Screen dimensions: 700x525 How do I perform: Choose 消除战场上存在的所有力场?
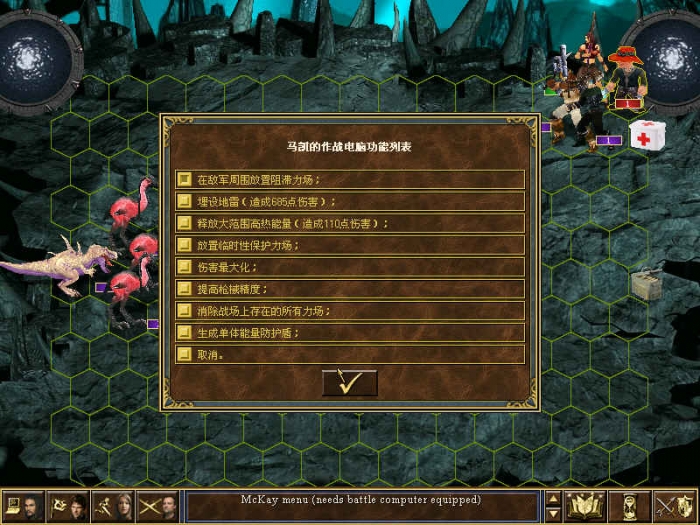[350, 311]
